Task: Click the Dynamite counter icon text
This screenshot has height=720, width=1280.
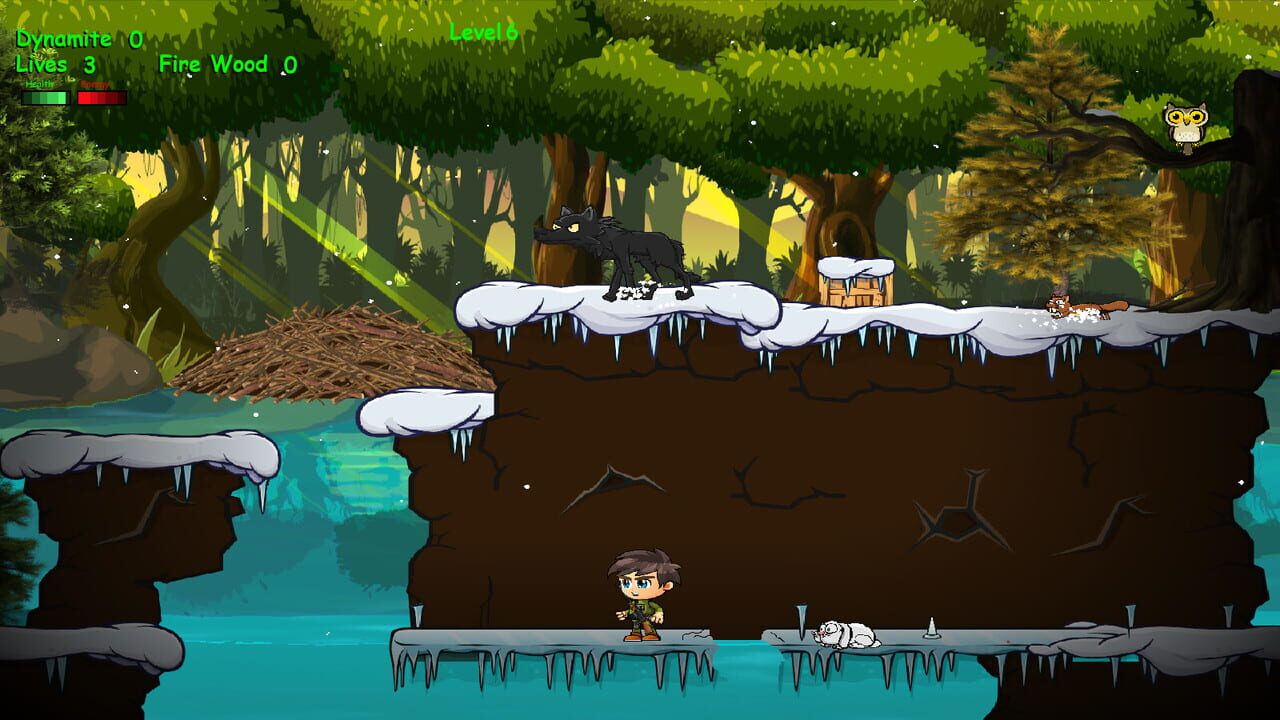Action: [65, 40]
